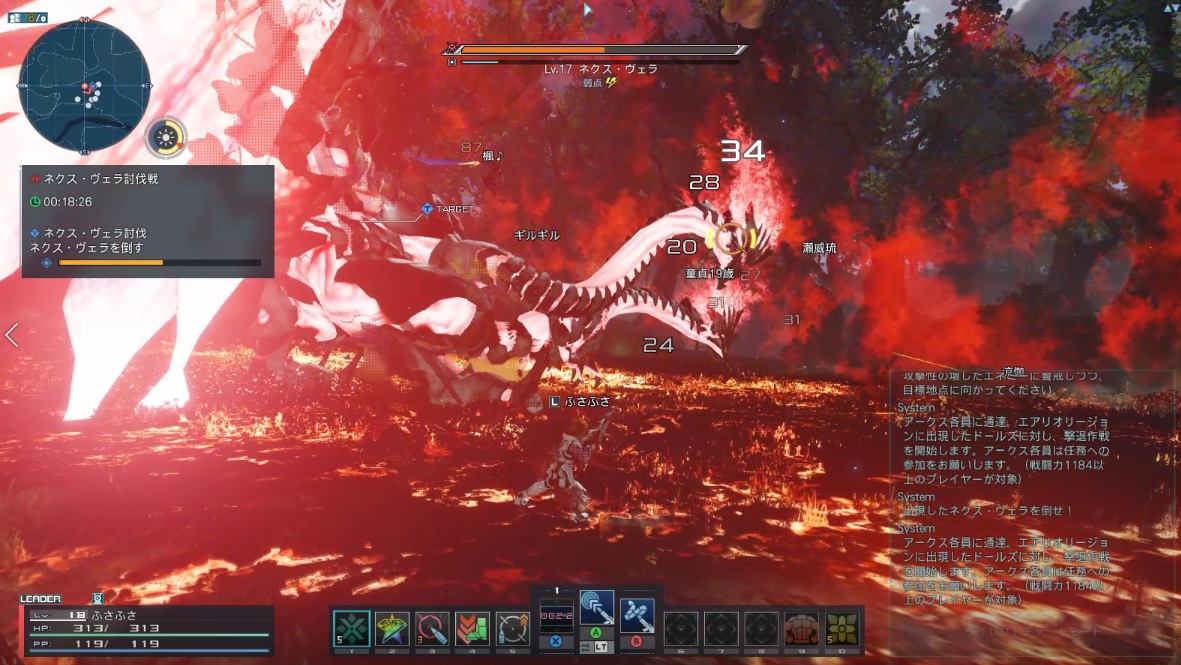Click the party member count icon
This screenshot has height=665, width=1181.
(x=28, y=17)
